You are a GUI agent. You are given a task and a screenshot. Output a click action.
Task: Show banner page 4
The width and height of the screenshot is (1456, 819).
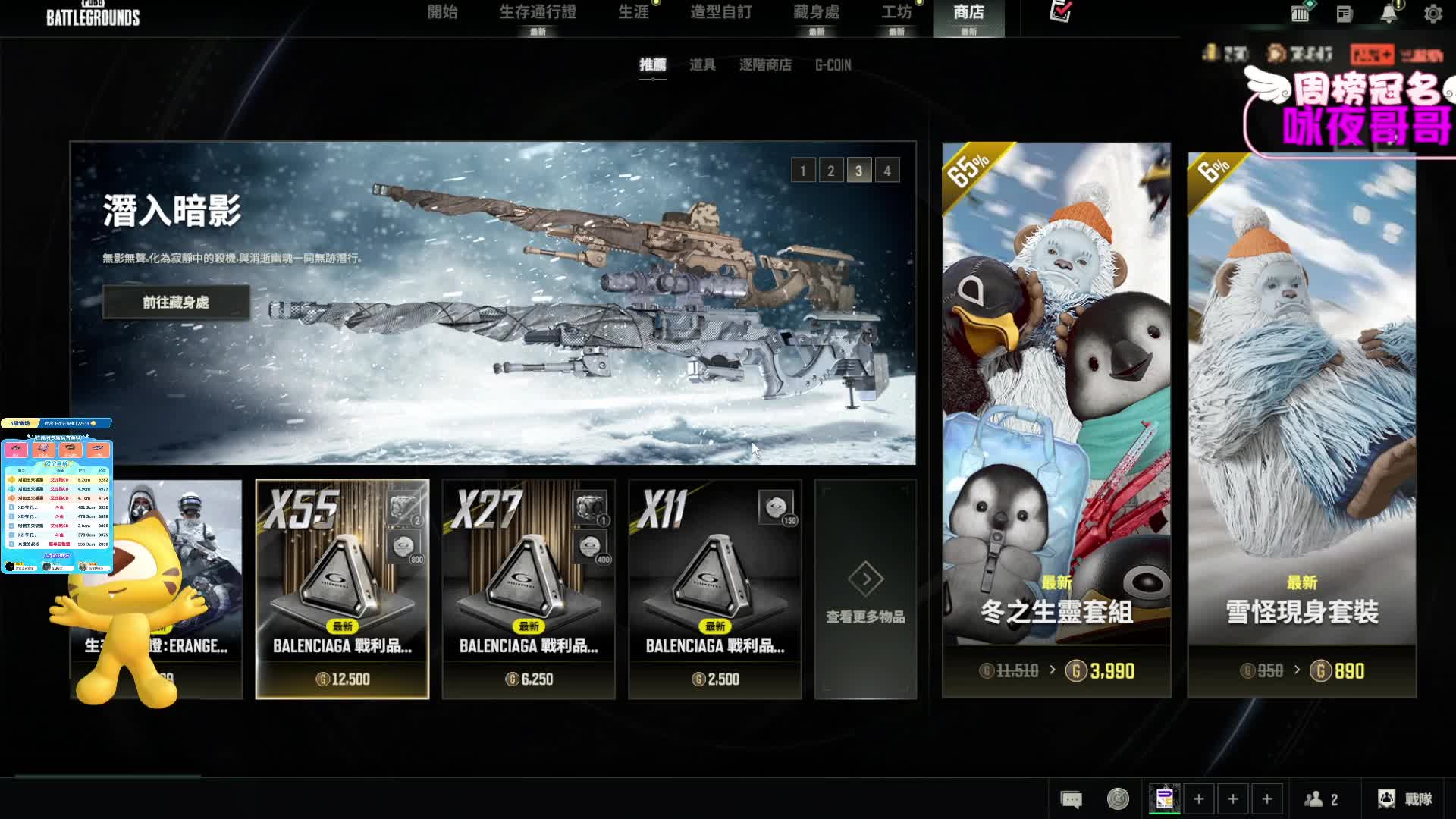click(x=887, y=171)
